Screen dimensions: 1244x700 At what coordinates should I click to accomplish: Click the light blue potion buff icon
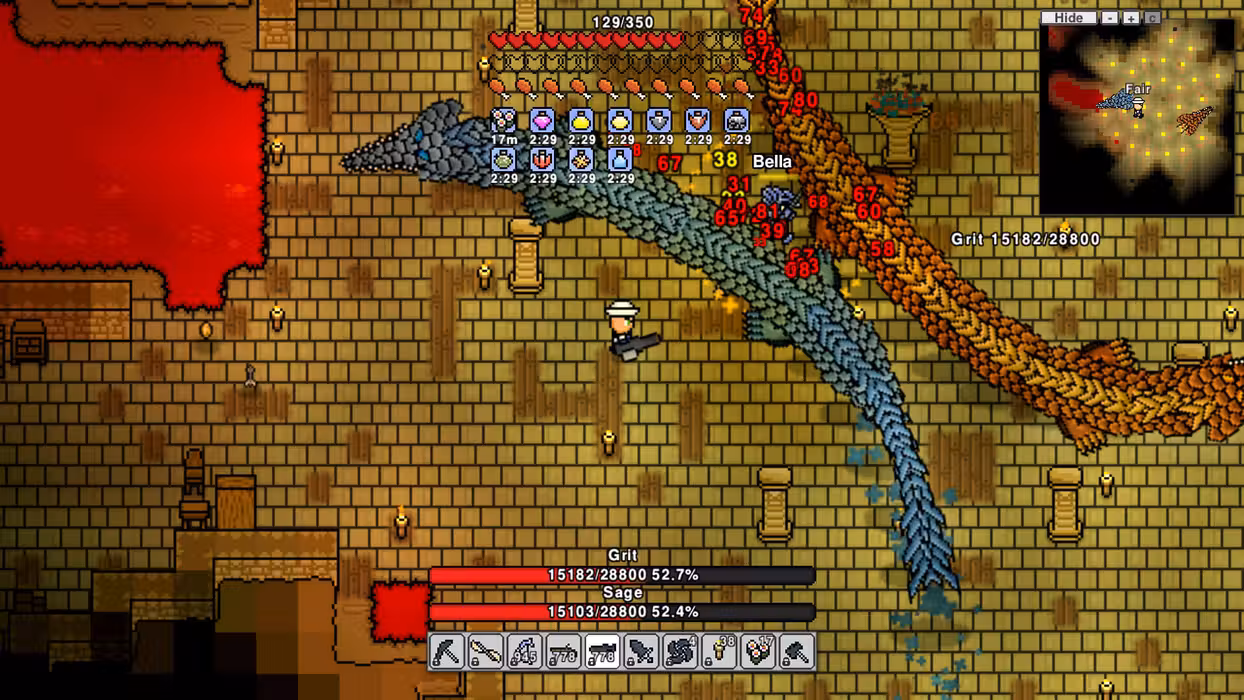(x=620, y=159)
